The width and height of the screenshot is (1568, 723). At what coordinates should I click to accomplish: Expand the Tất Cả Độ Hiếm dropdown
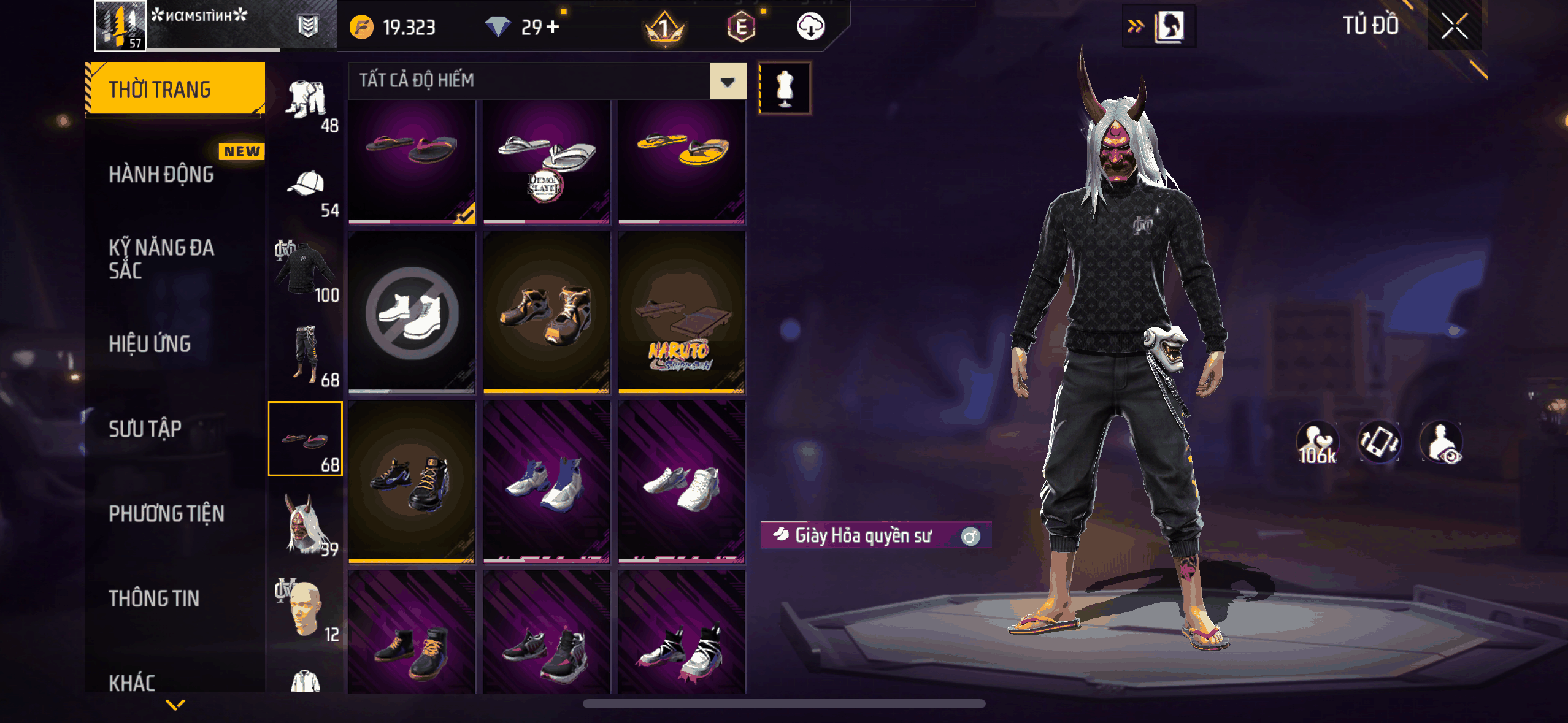(728, 81)
